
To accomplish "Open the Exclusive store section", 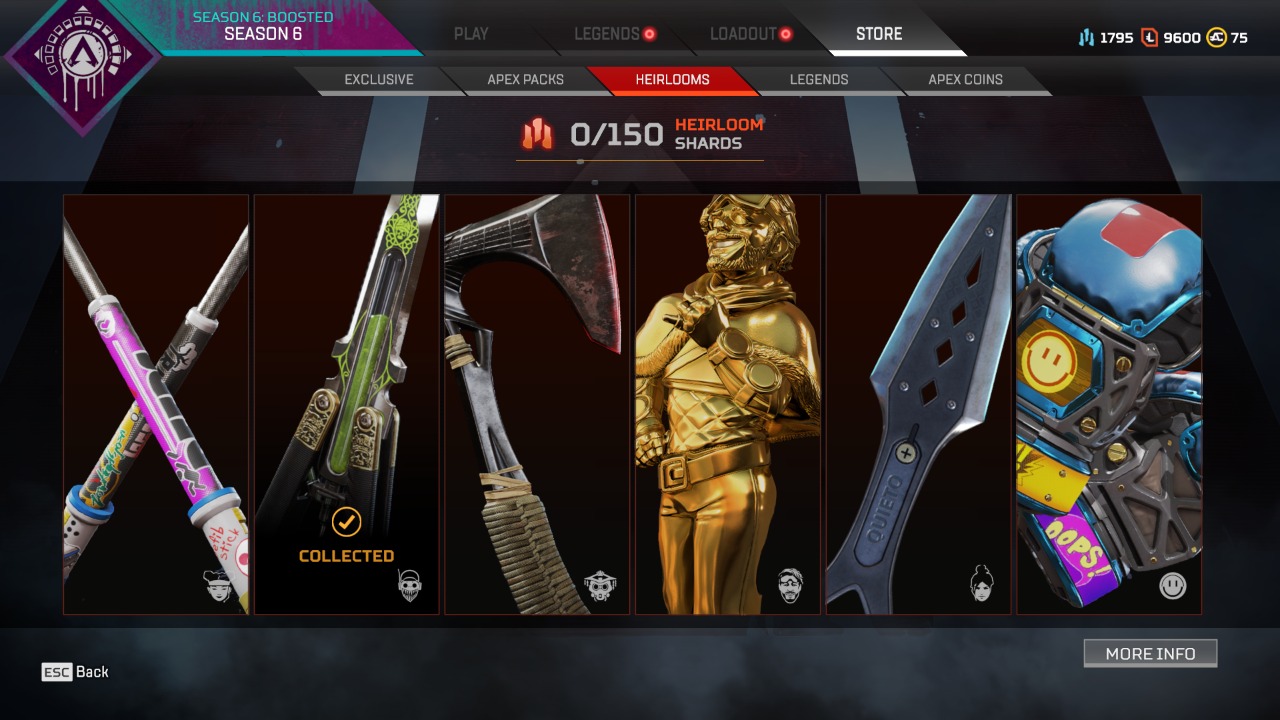I will point(379,80).
